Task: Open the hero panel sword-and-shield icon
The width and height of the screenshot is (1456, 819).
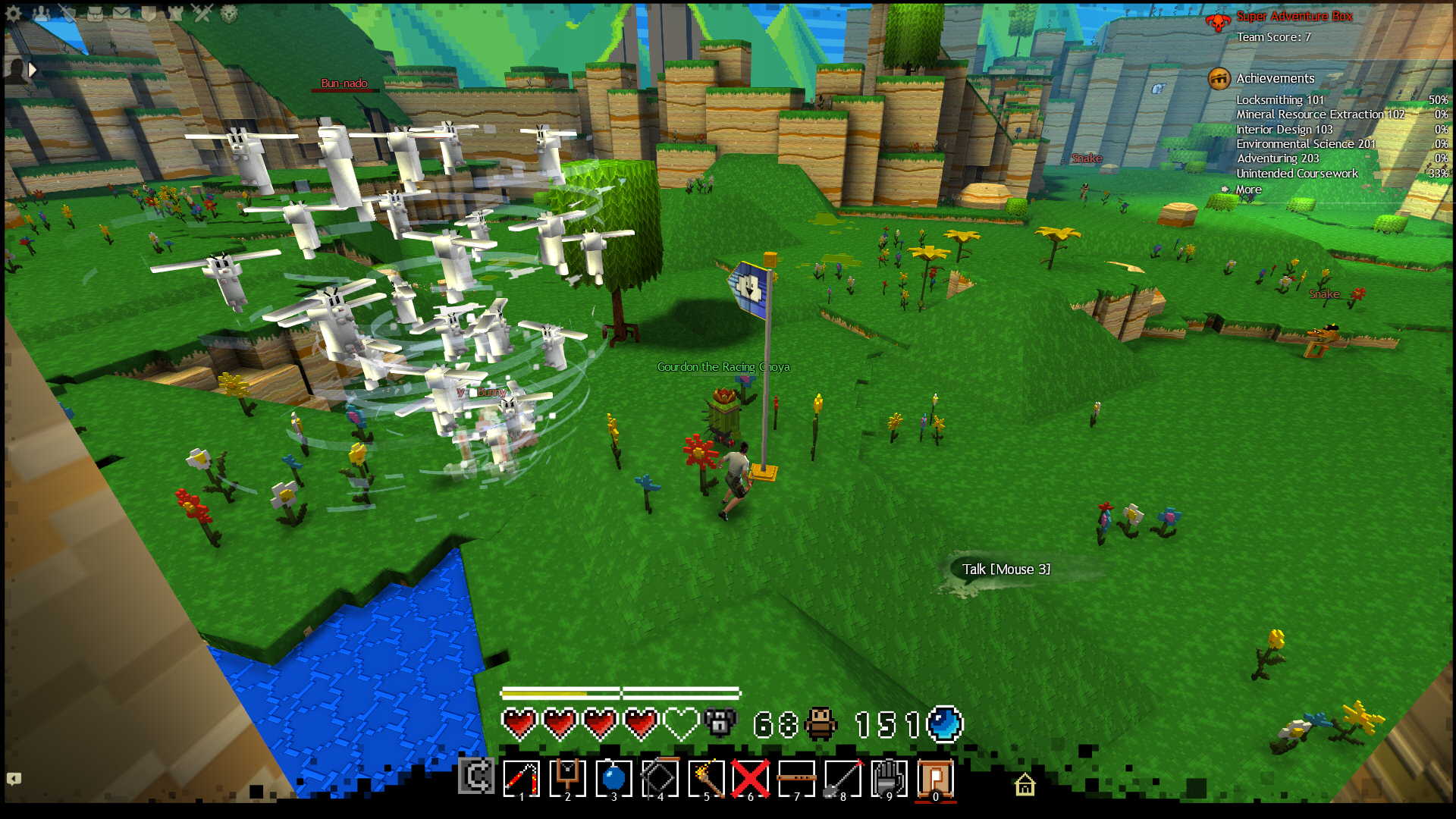Action: 67,13
